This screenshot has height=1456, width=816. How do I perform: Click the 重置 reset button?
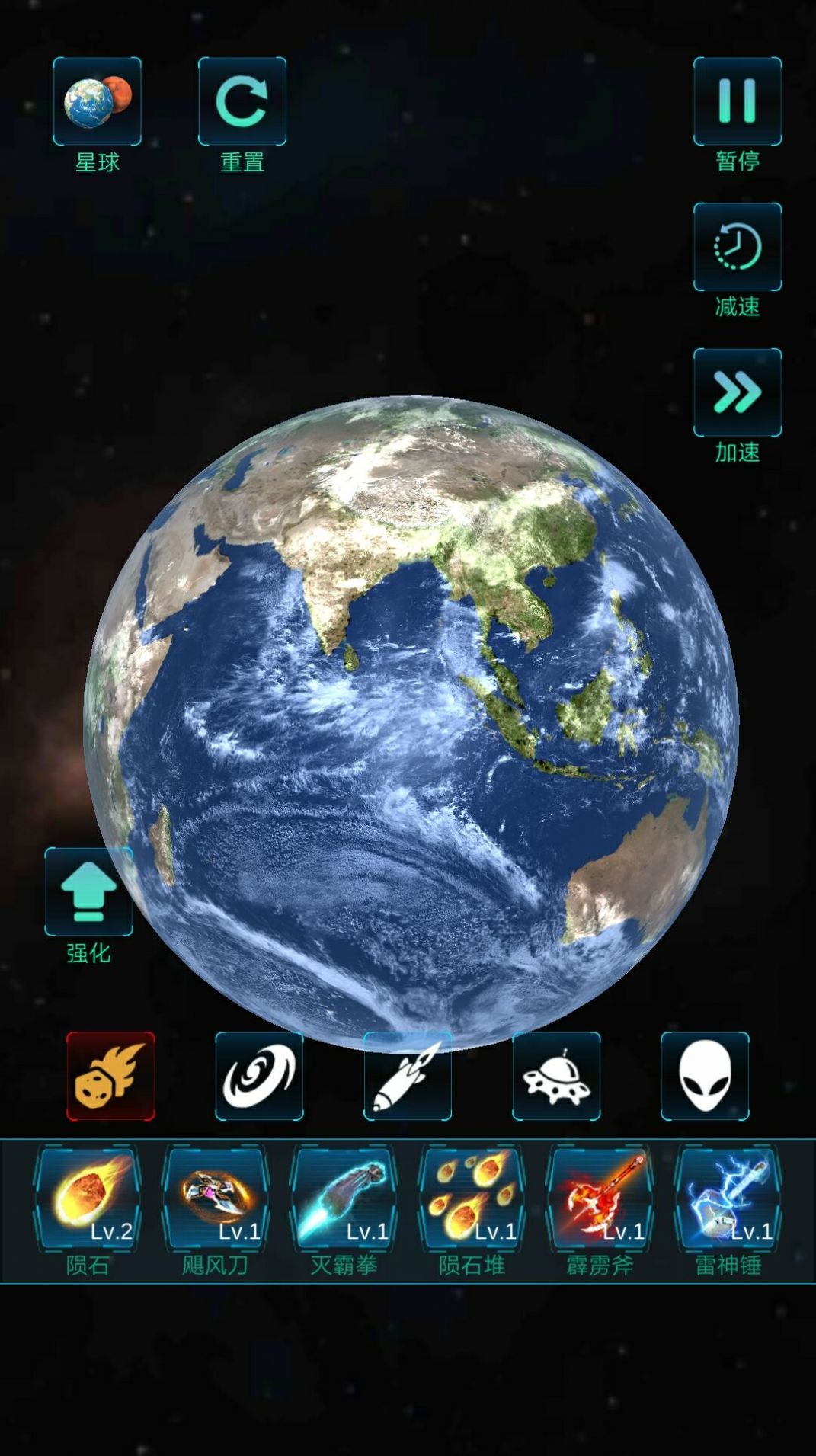click(242, 101)
